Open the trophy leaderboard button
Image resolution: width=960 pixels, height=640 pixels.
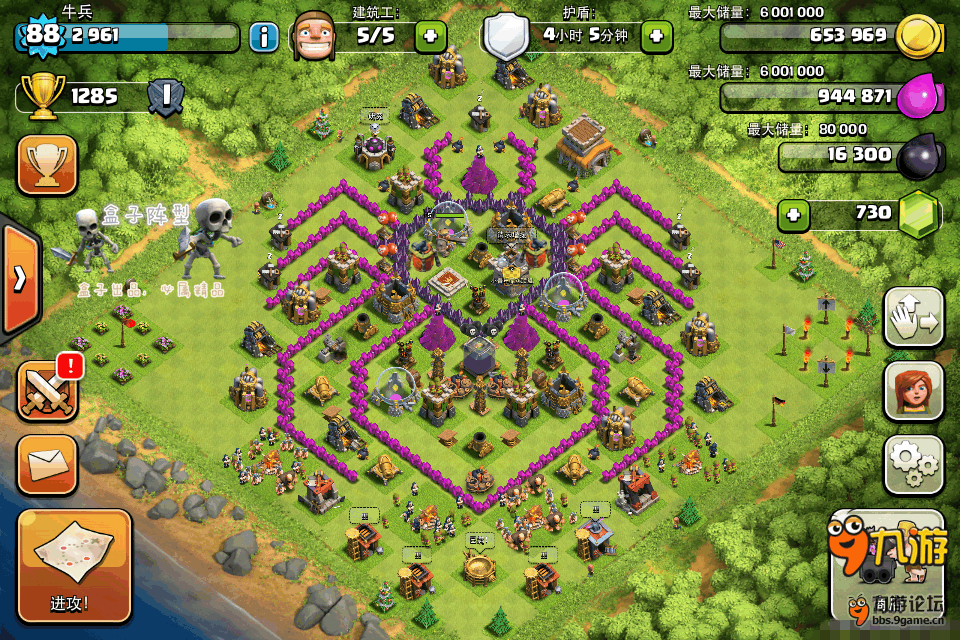pyautogui.click(x=47, y=165)
